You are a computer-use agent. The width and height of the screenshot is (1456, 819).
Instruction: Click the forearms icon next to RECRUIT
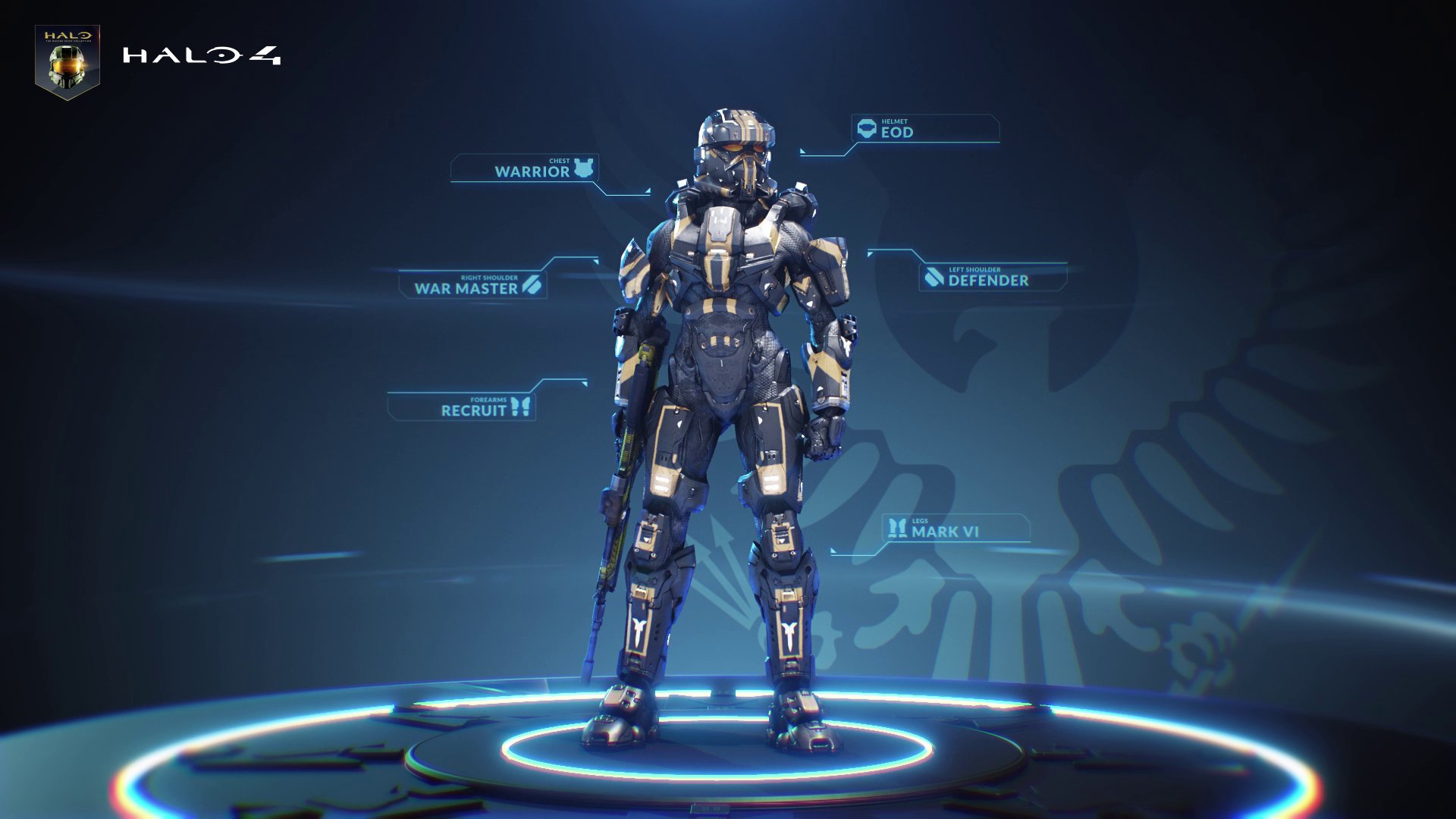tap(521, 408)
